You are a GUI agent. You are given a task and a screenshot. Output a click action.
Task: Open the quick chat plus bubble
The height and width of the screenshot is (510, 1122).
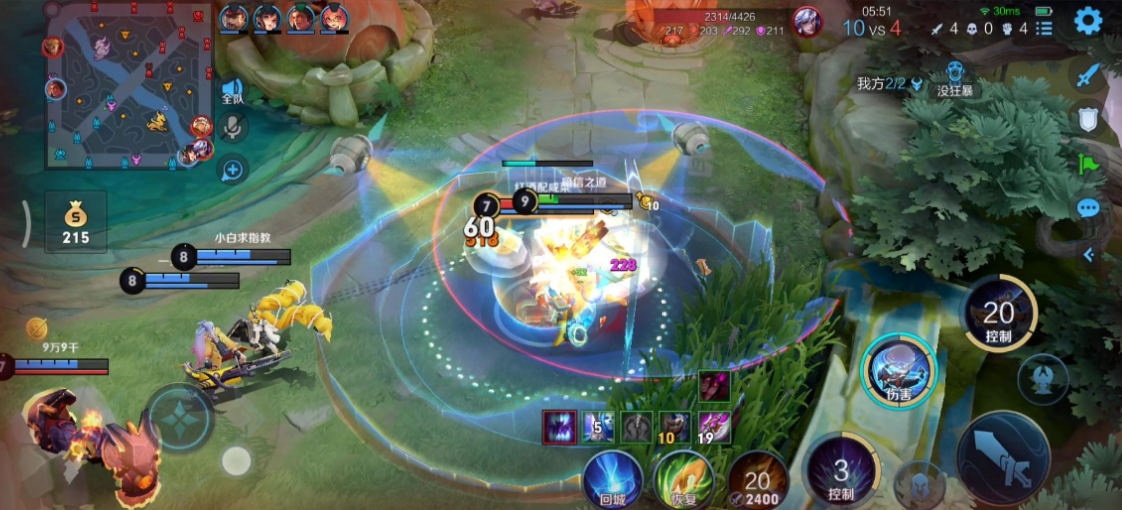[232, 169]
